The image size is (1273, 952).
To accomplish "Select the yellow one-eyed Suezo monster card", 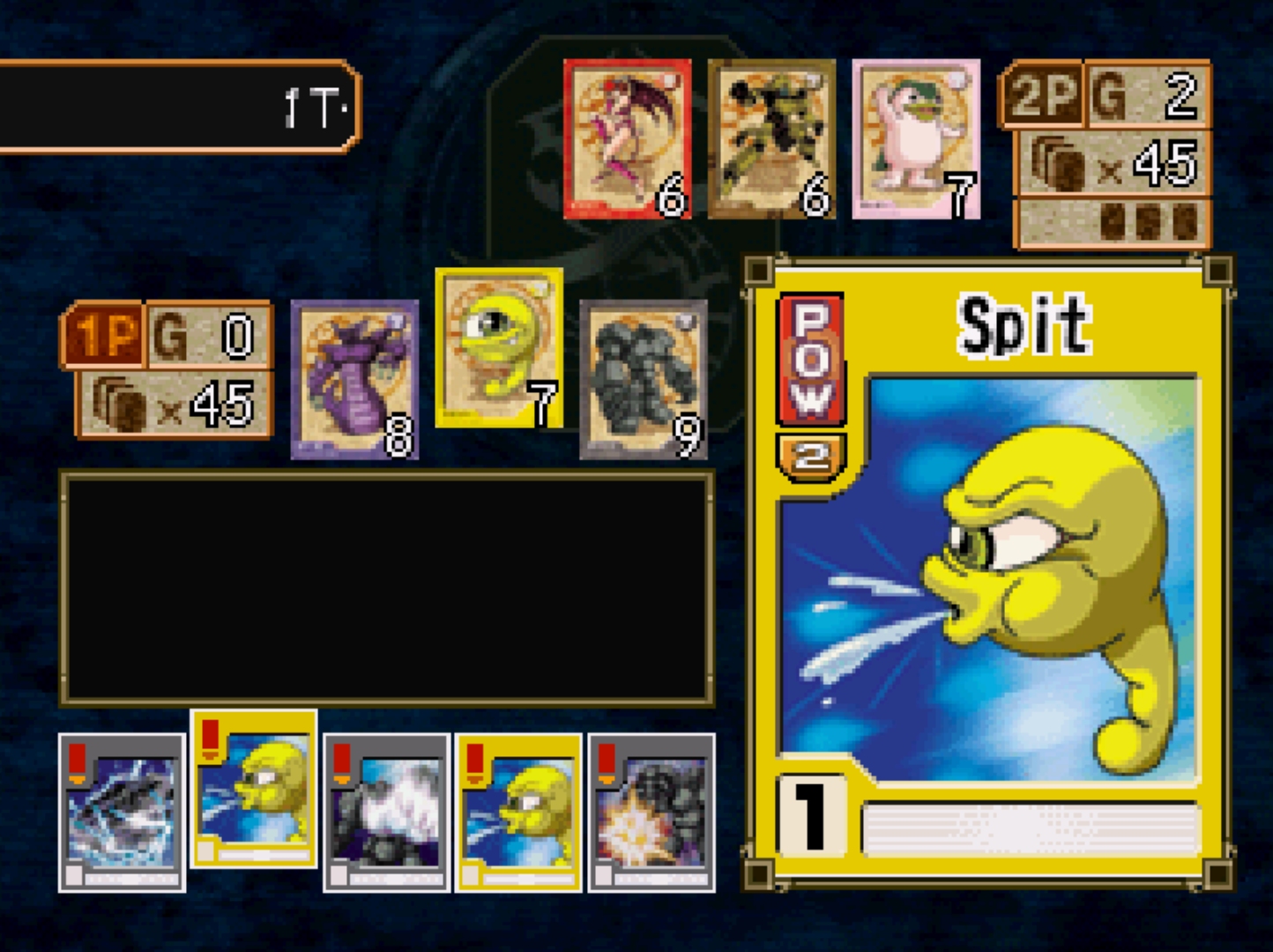I will pos(499,347).
